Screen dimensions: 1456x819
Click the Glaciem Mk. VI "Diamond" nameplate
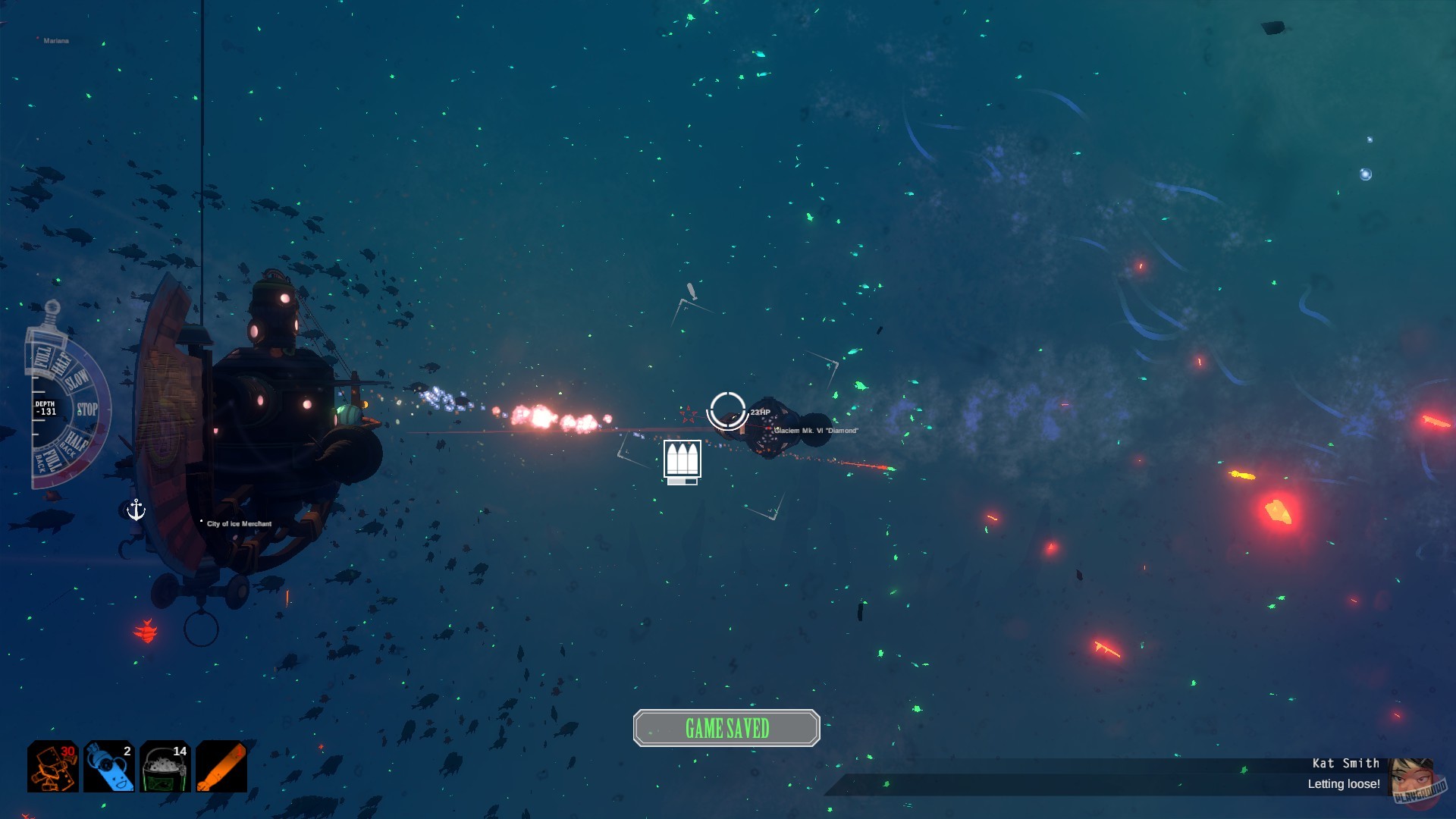tap(817, 430)
